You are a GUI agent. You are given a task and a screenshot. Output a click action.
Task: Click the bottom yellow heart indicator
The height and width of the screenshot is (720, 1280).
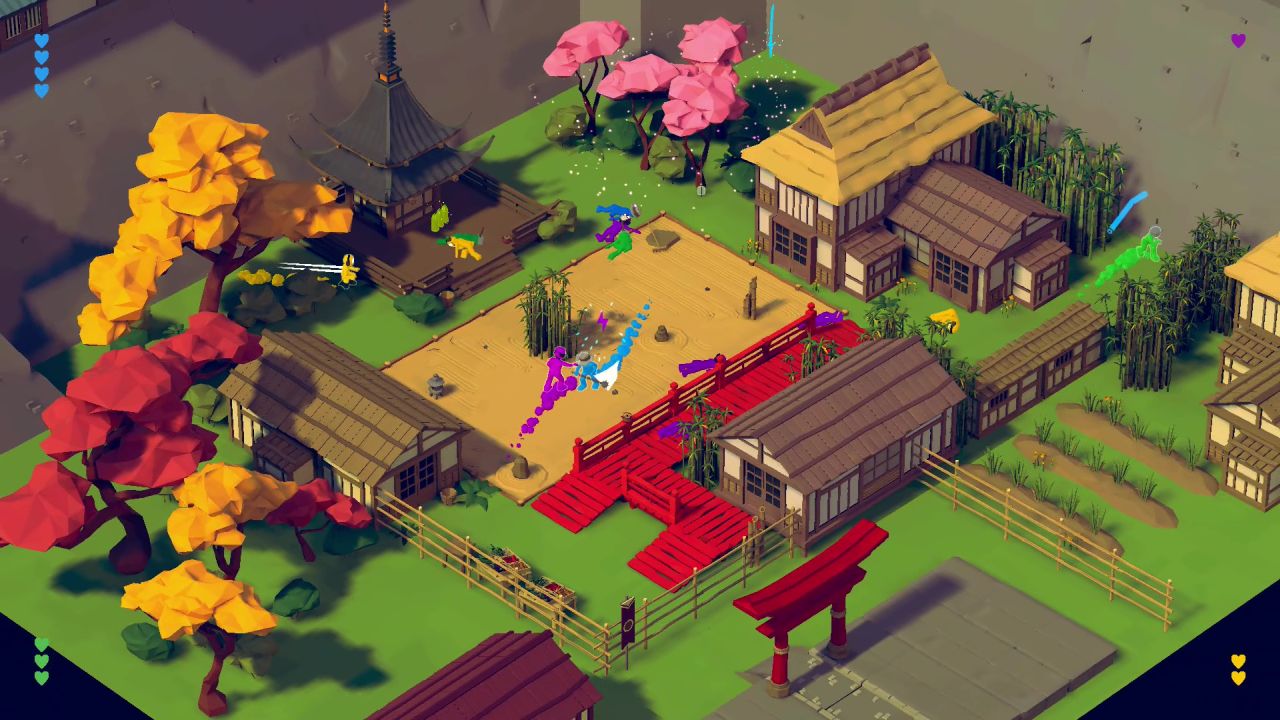(x=1238, y=679)
